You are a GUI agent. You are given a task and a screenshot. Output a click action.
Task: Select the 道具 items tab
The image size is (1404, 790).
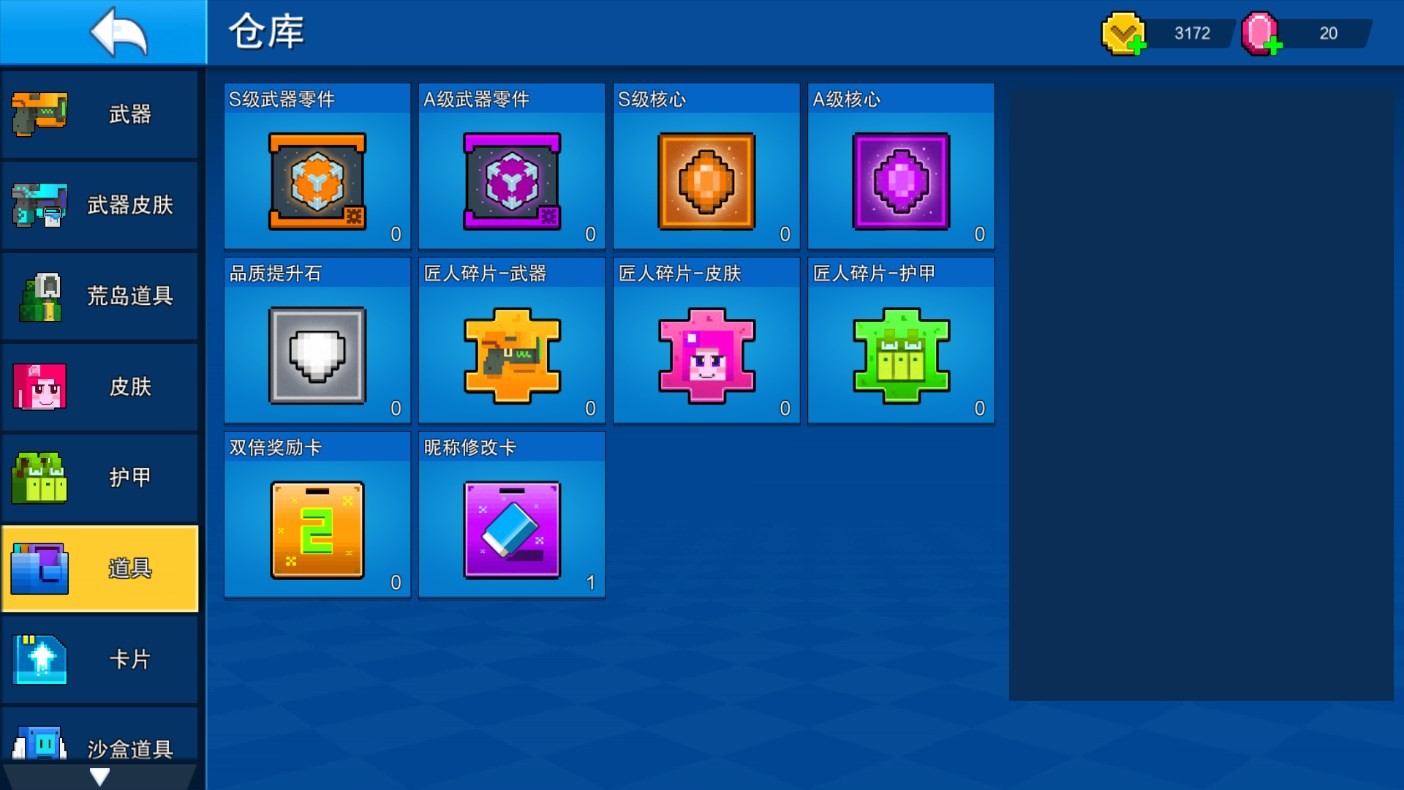point(100,568)
